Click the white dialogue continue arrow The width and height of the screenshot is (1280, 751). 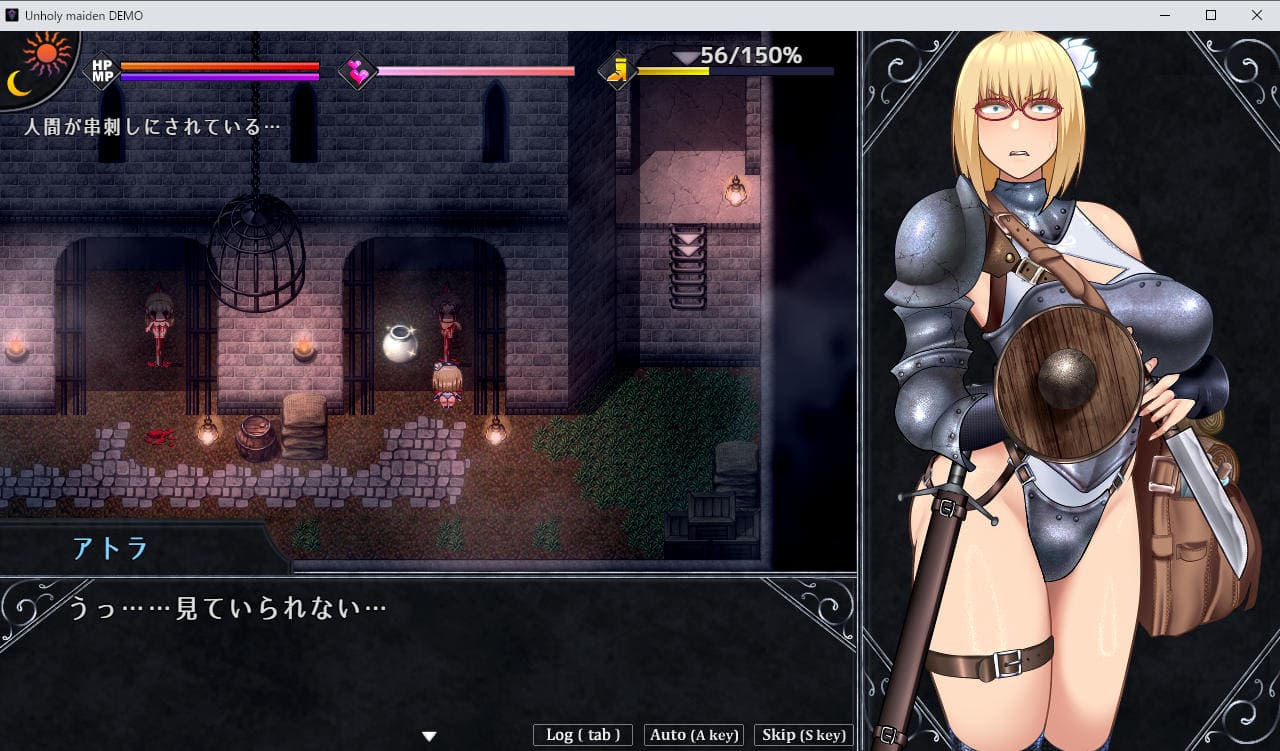tap(429, 737)
